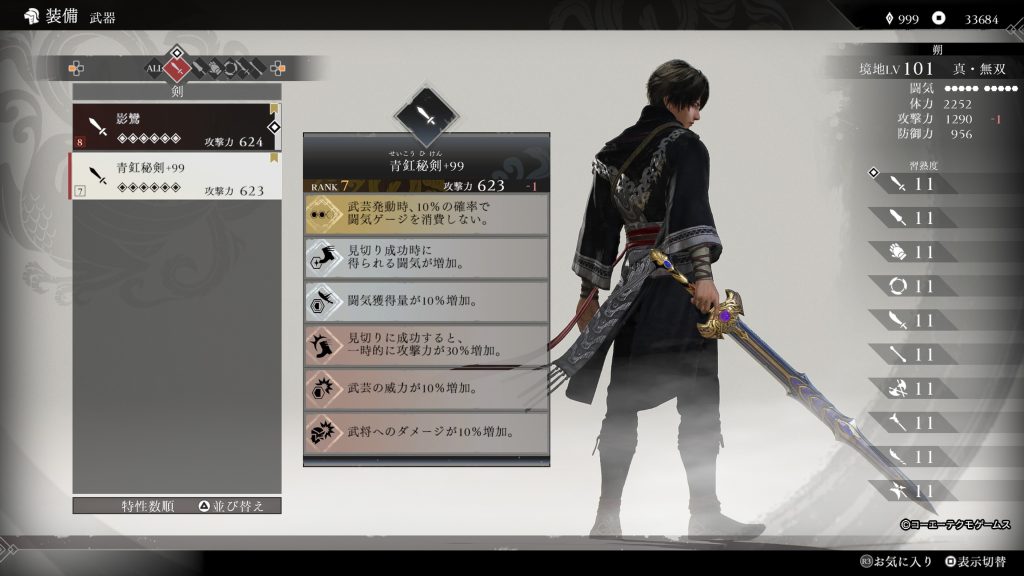Select the 闘気獲得量が10%増加 trait row
Viewport: 1024px width, 576px height.
[426, 301]
